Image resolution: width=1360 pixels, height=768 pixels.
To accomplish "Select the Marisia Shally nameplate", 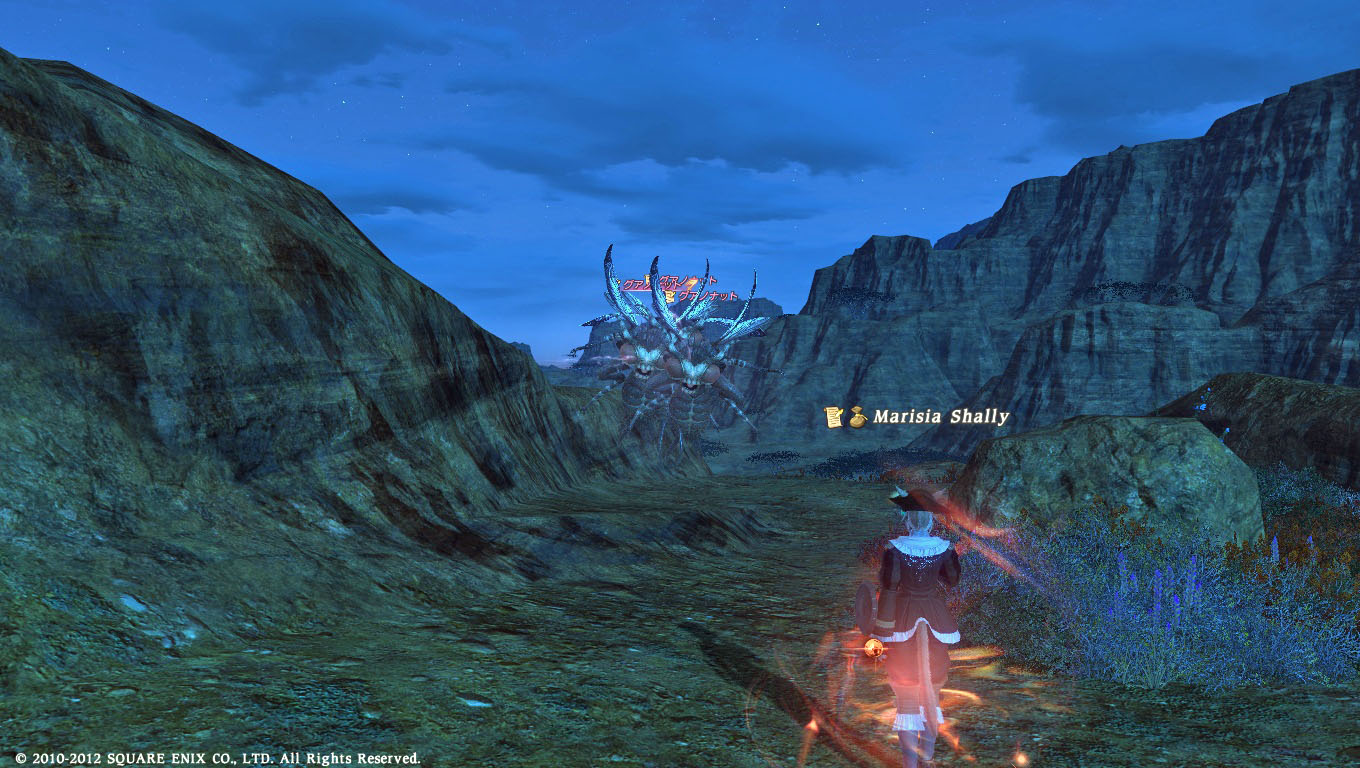I will [940, 417].
